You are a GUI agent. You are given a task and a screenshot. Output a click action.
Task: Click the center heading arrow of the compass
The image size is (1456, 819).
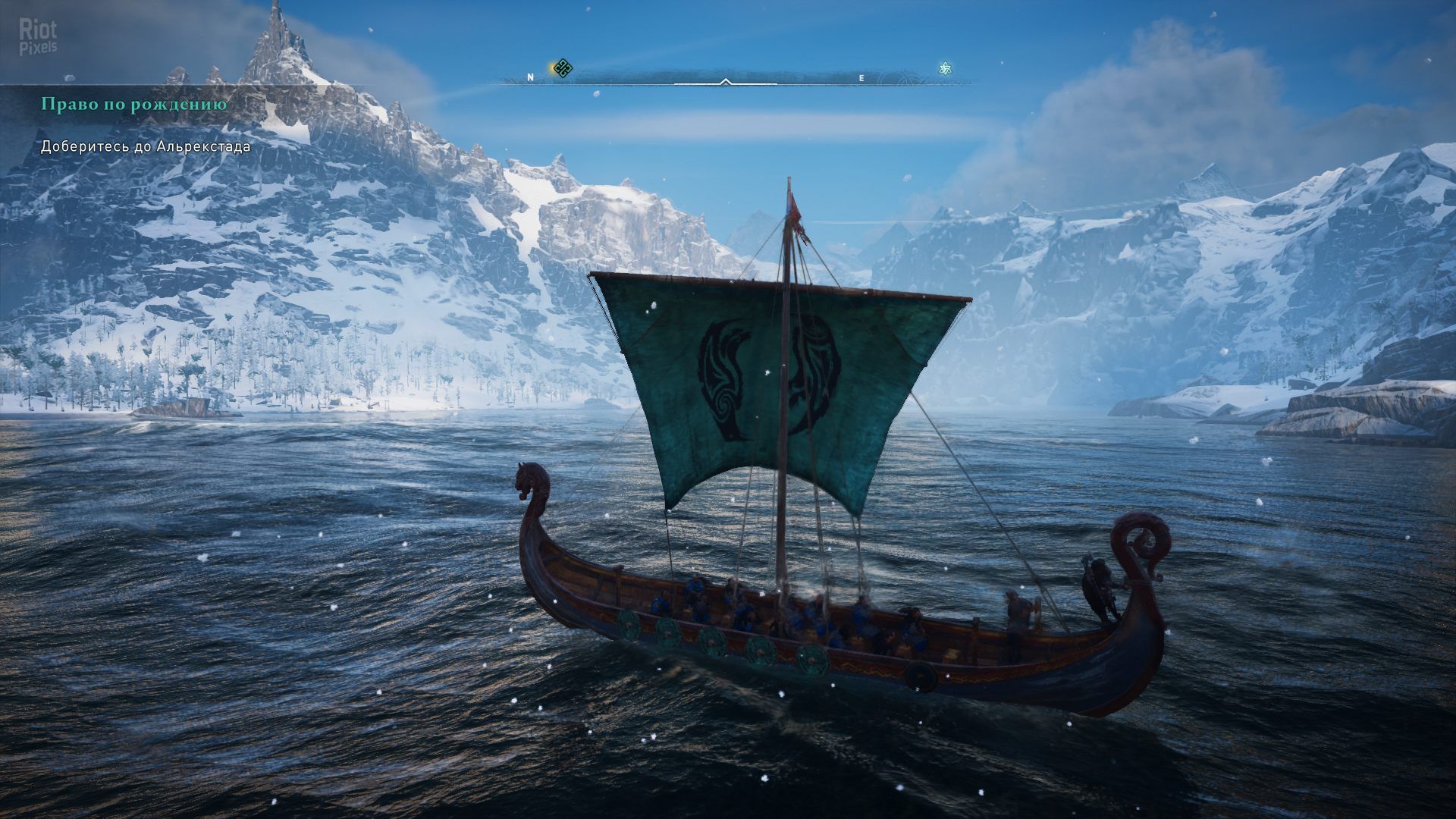tap(726, 81)
